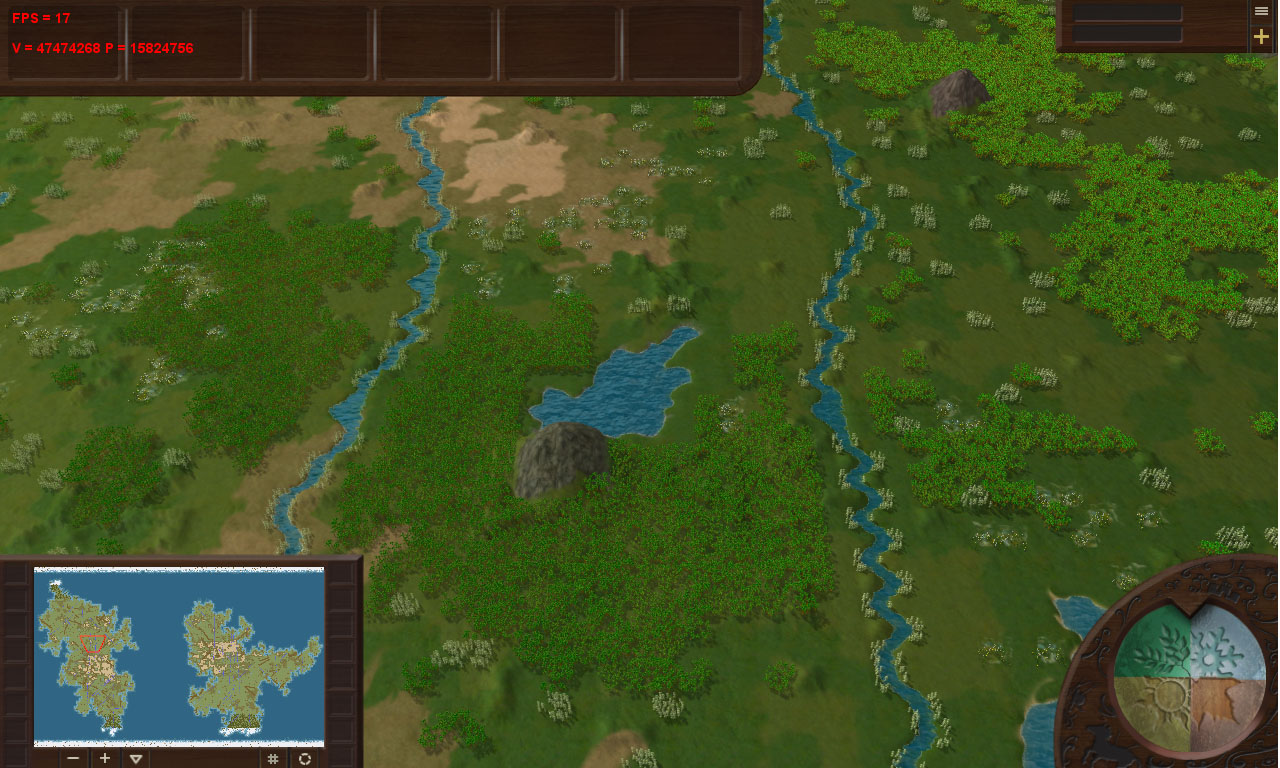Image resolution: width=1280 pixels, height=768 pixels.
Task: Click the yellow plus button
Action: point(1261,37)
